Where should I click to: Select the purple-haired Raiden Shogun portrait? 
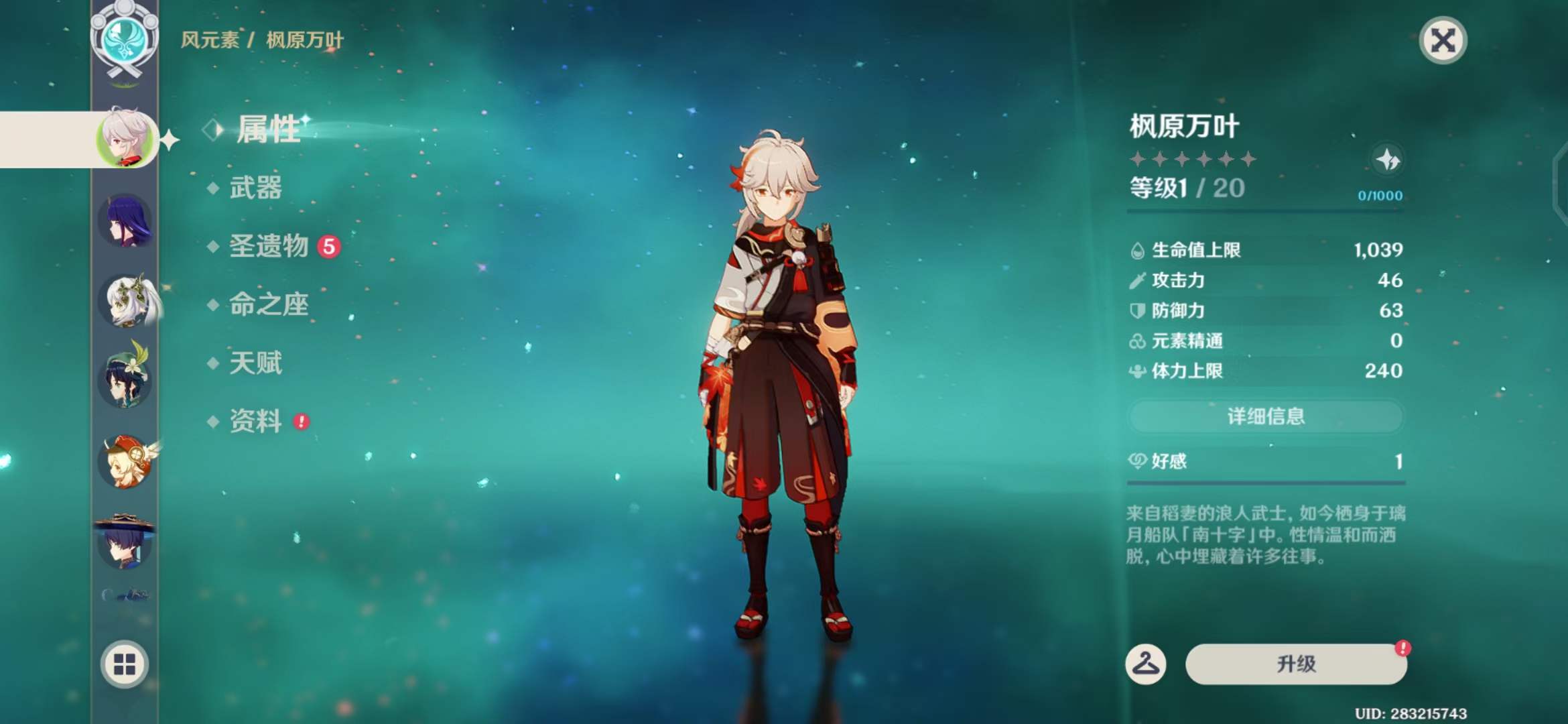pos(126,221)
